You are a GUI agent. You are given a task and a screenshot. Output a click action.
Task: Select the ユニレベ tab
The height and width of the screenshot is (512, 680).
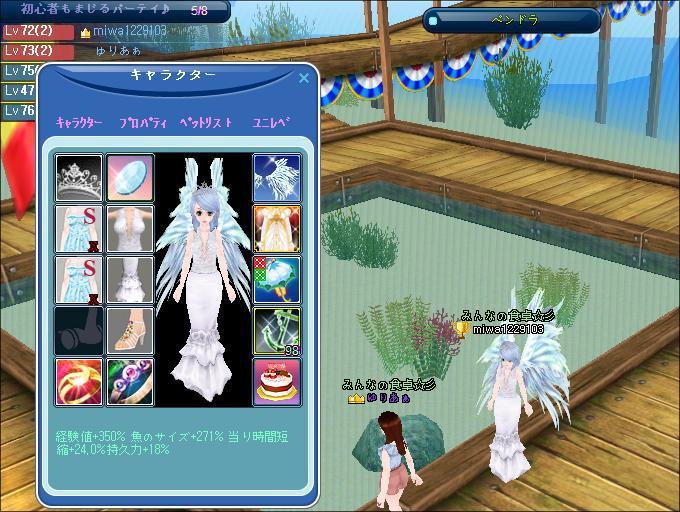pyautogui.click(x=270, y=123)
